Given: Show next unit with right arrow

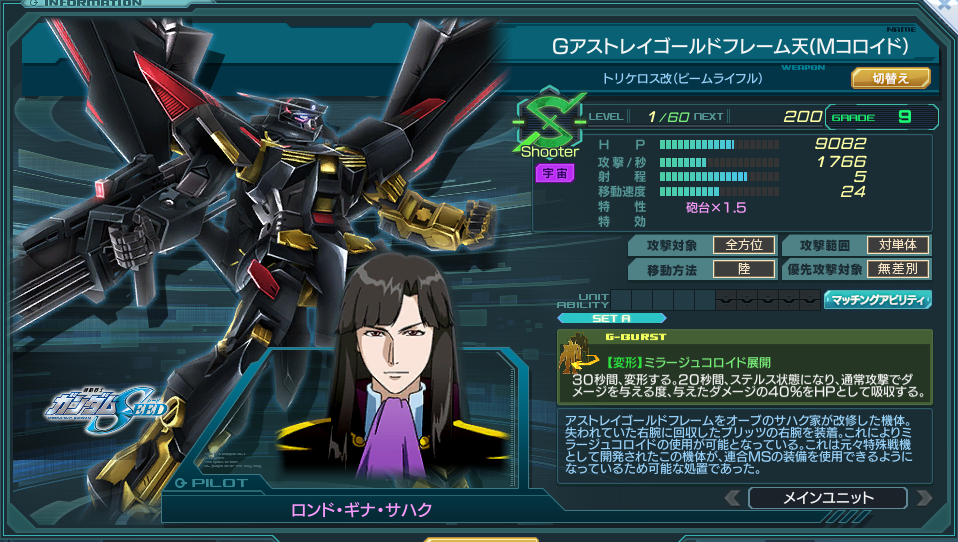Looking at the screenshot, I should pyautogui.click(x=923, y=497).
